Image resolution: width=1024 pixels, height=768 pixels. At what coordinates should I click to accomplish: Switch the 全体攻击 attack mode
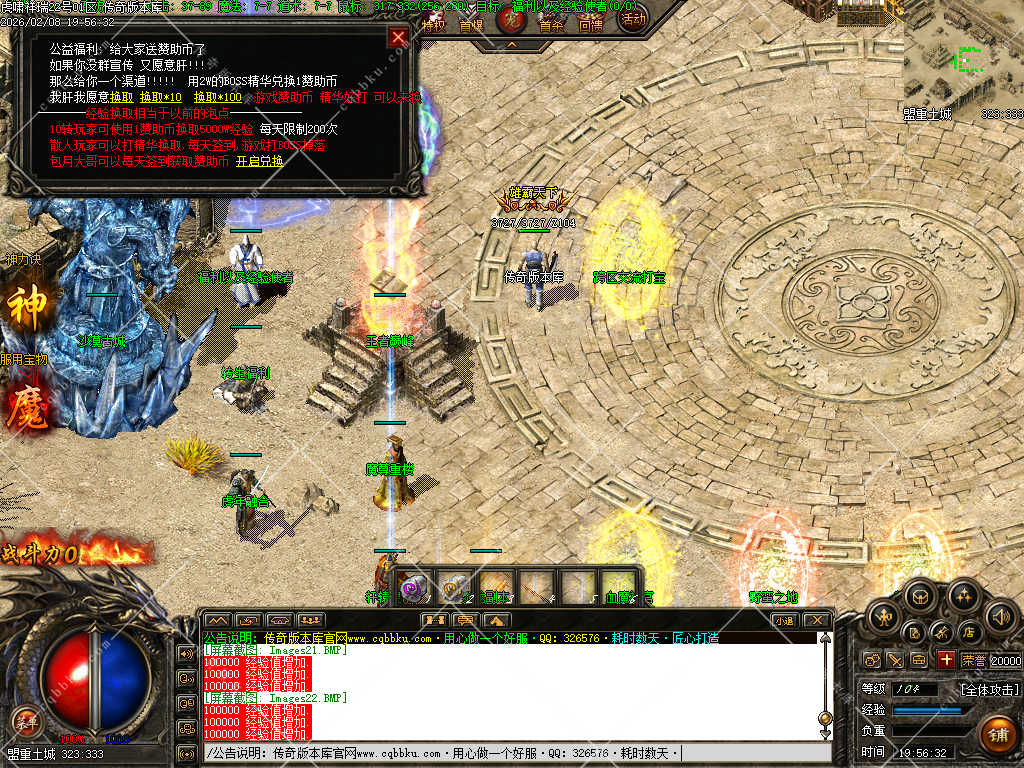[990, 689]
